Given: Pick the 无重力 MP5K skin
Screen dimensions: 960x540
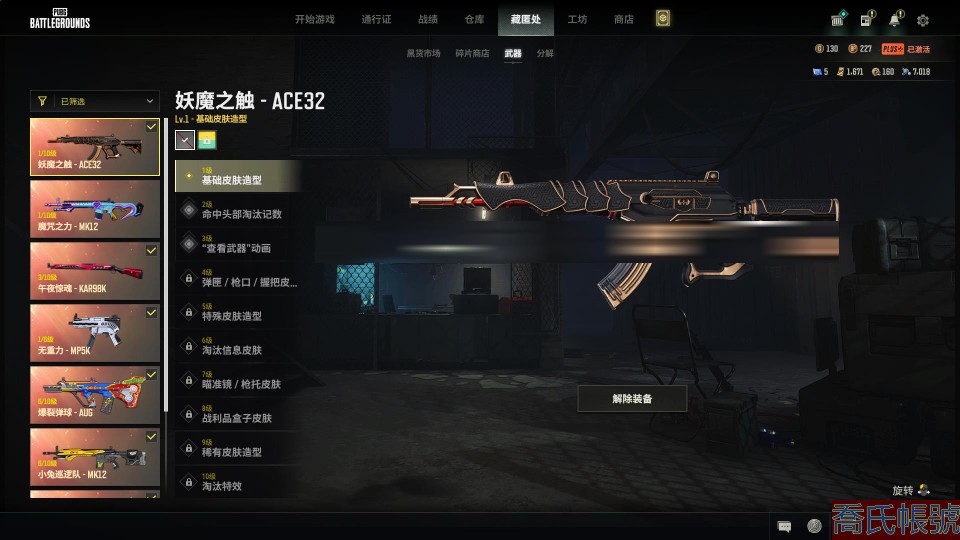Looking at the screenshot, I should [95, 333].
